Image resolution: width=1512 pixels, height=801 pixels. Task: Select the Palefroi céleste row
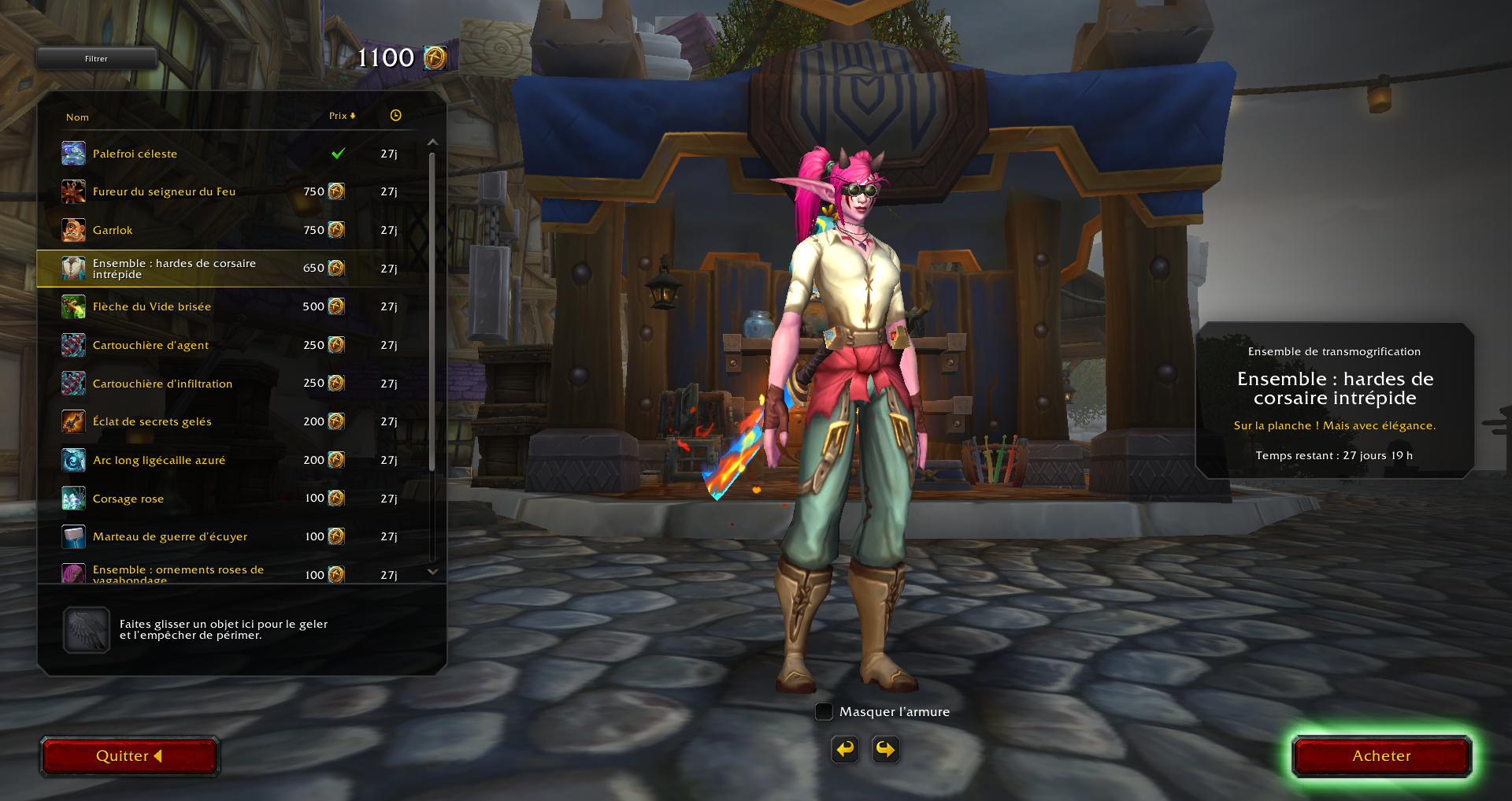[135, 154]
